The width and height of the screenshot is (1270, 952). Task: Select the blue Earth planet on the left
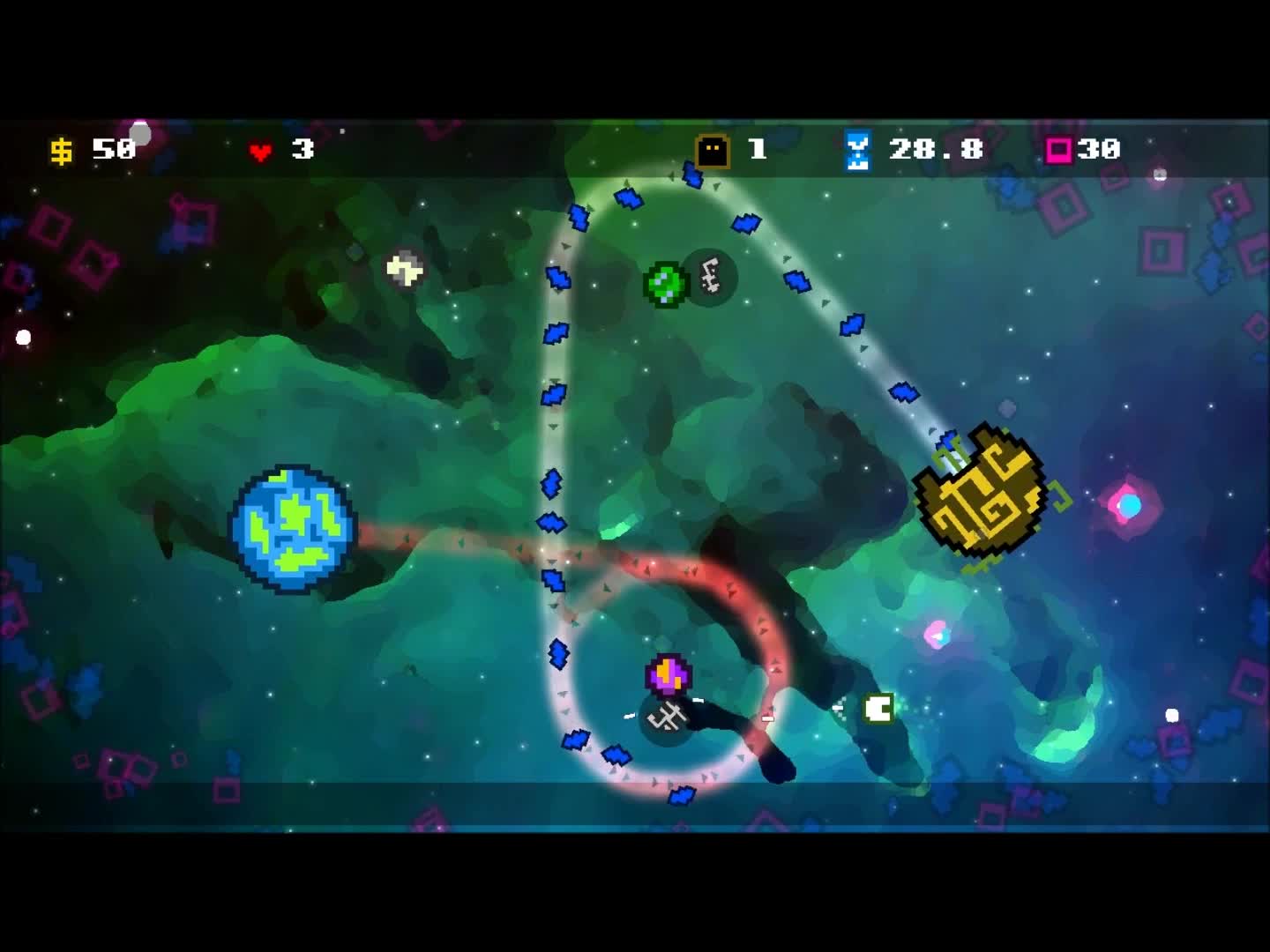(294, 527)
